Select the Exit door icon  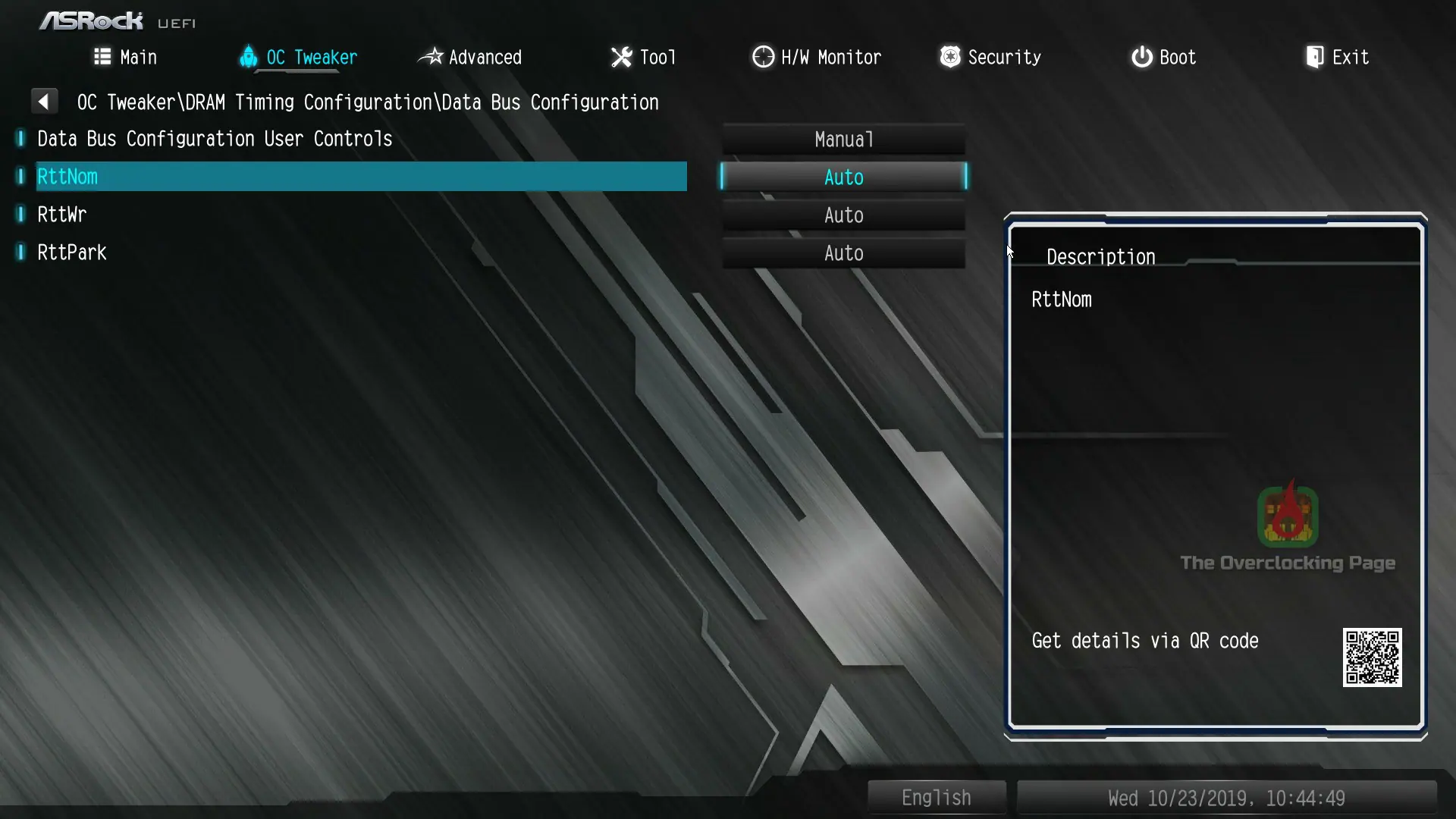tap(1314, 57)
